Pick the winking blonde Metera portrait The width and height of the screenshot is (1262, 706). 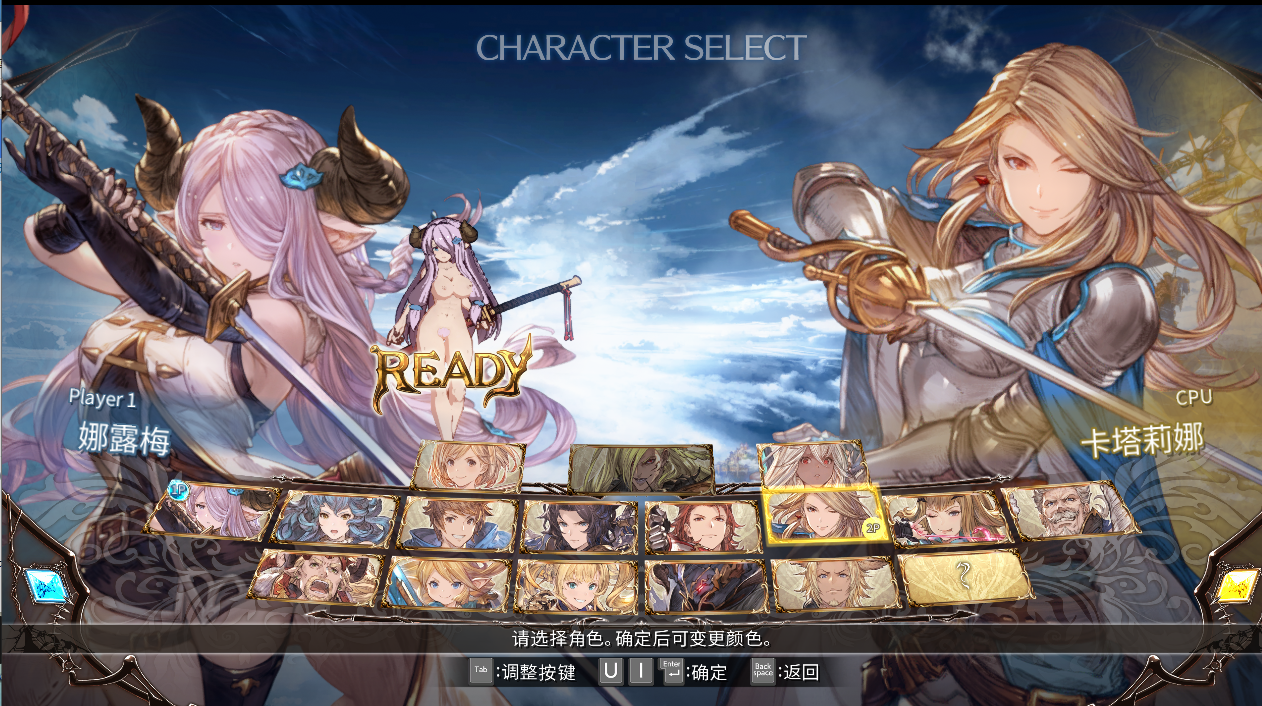pos(946,518)
